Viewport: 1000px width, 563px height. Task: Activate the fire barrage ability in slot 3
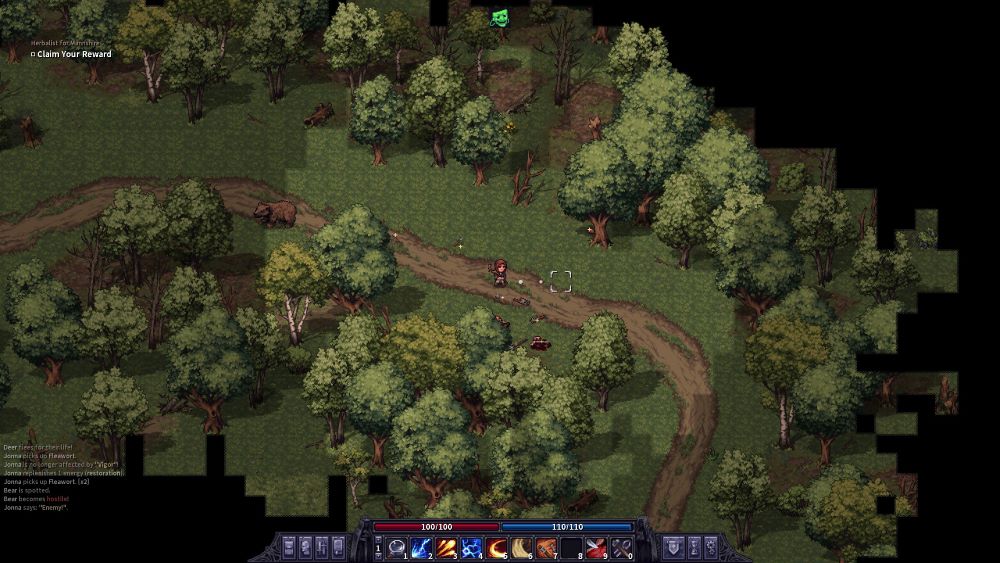point(447,546)
